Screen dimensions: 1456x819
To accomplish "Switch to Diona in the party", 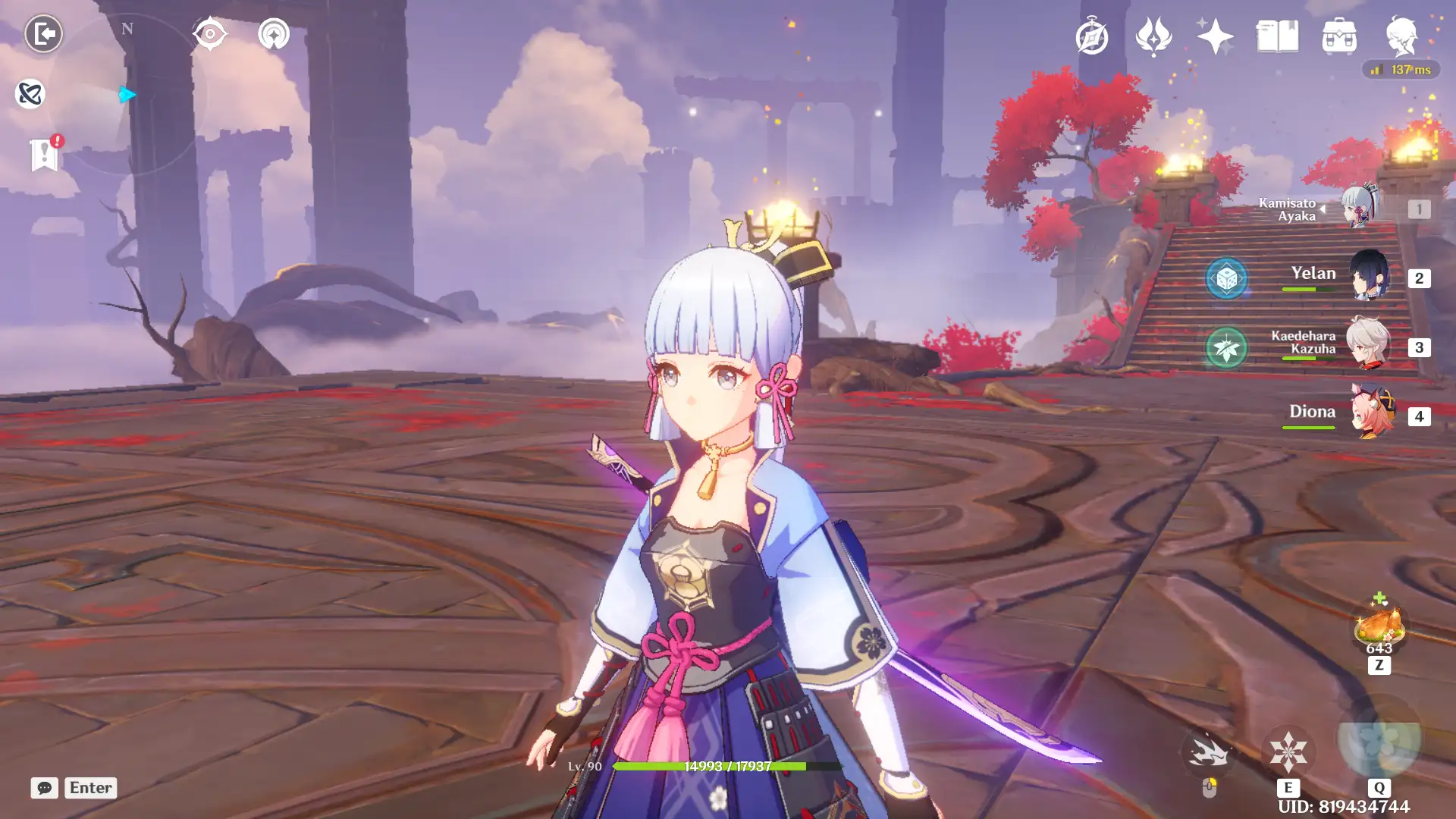I will [1371, 414].
